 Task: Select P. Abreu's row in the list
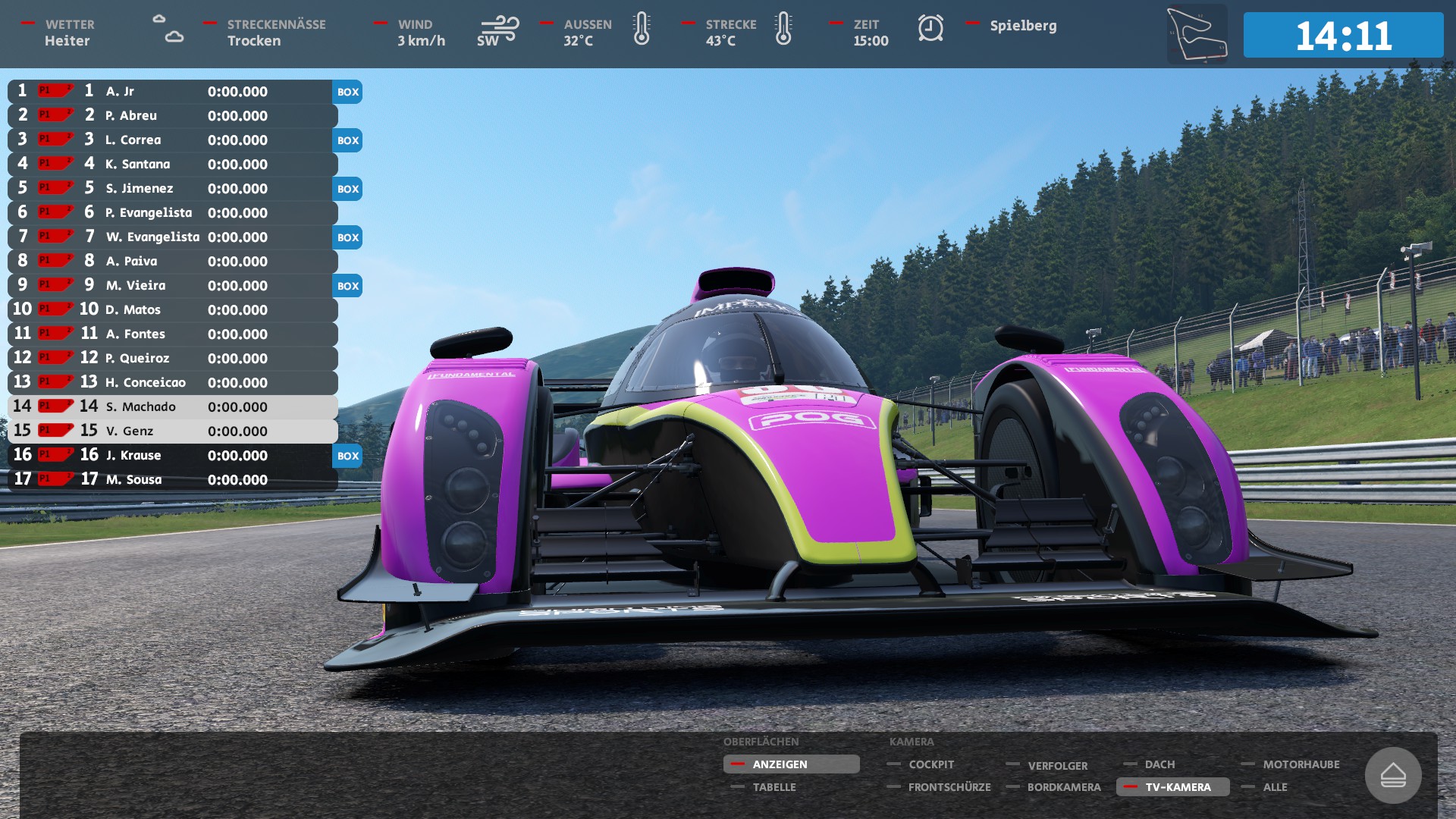(172, 116)
